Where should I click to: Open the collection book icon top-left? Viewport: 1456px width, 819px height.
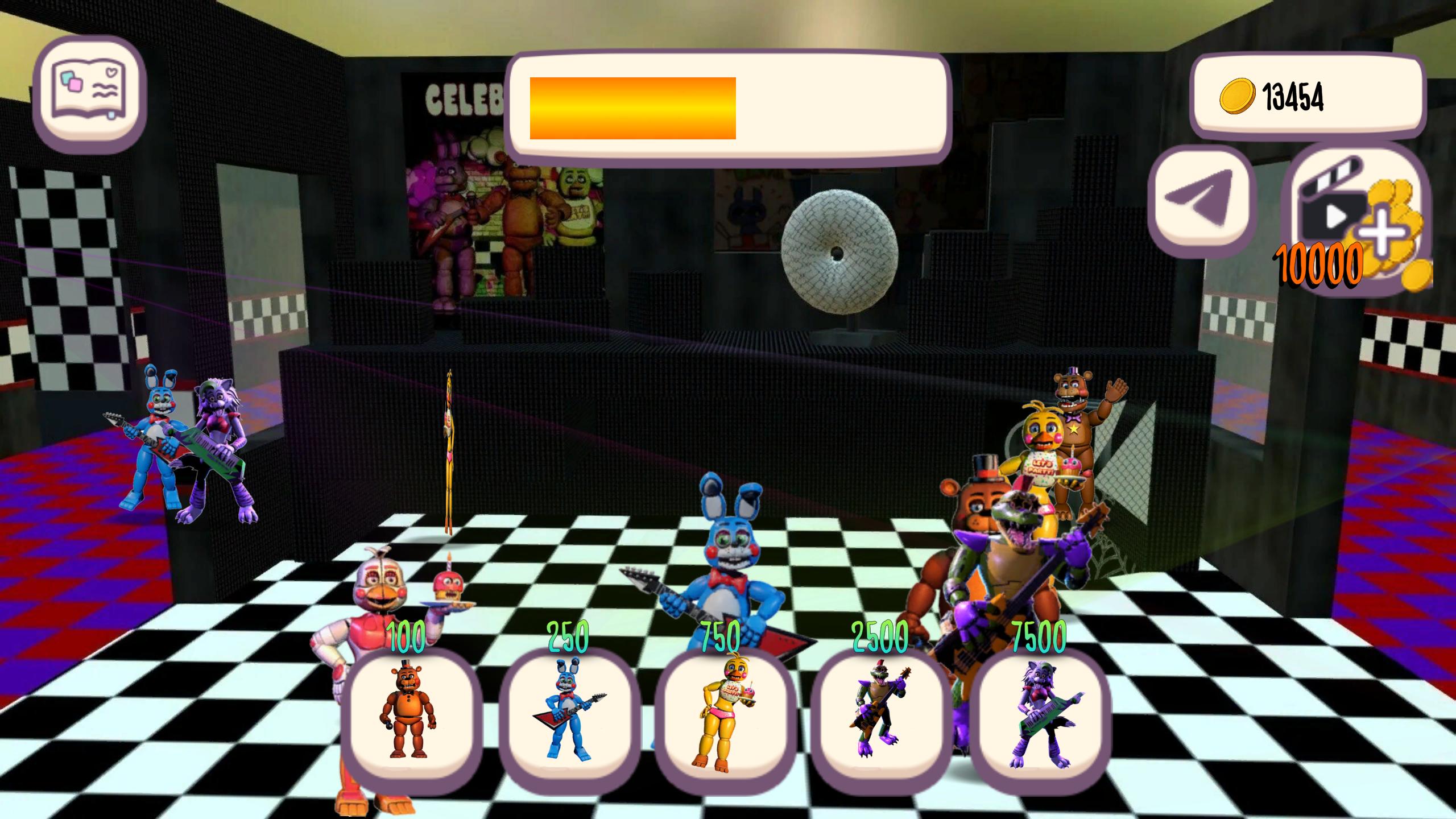(91, 91)
